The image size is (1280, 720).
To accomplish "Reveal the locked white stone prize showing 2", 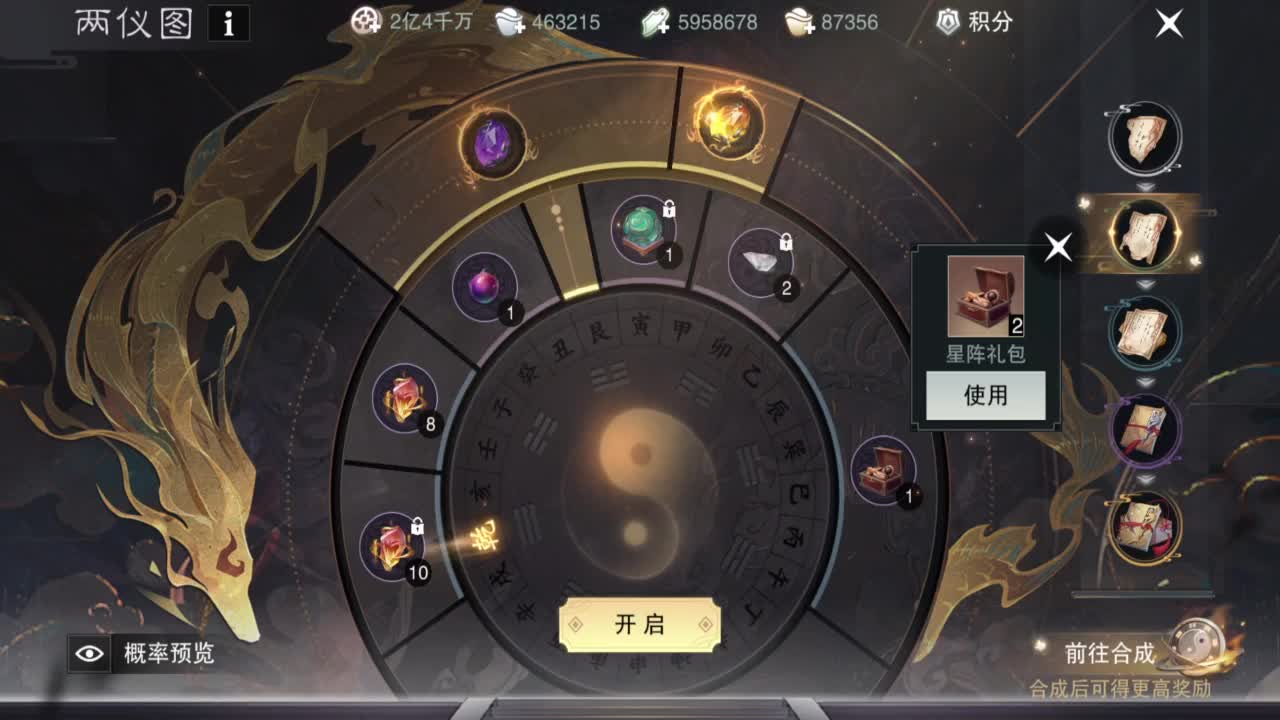I will point(762,263).
